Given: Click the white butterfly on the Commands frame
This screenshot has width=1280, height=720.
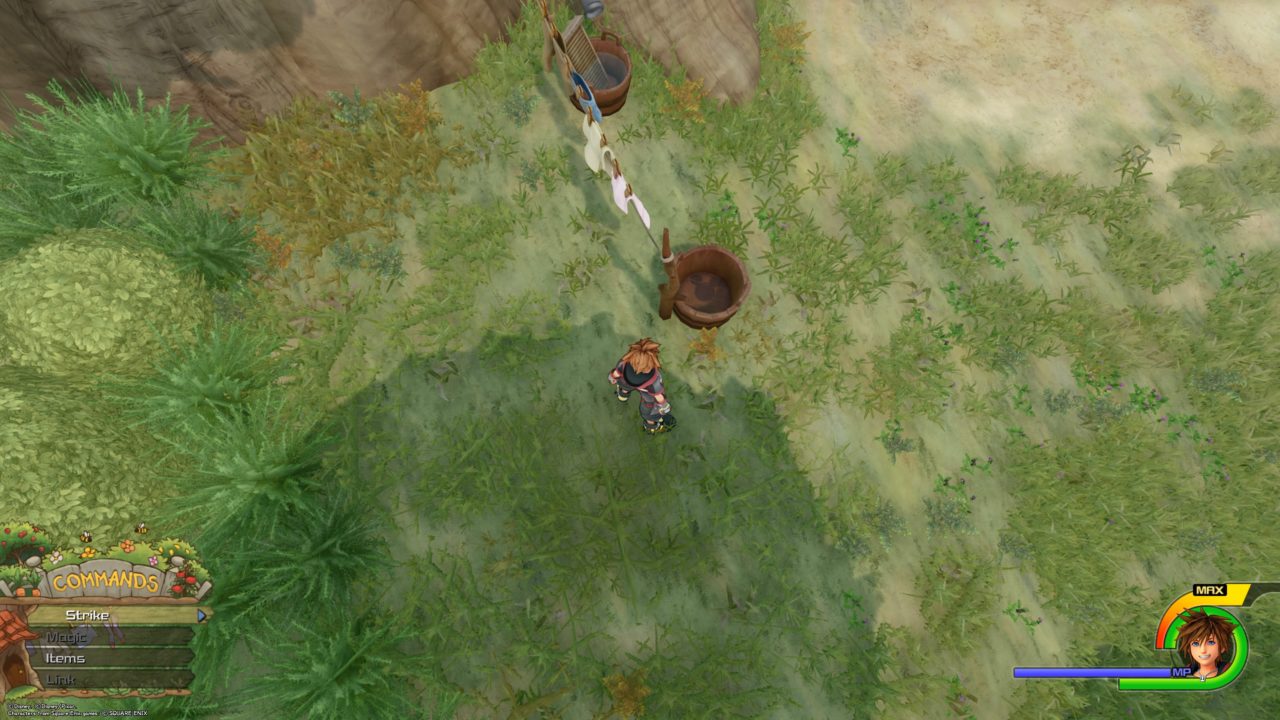Looking at the screenshot, I should (x=55, y=558).
